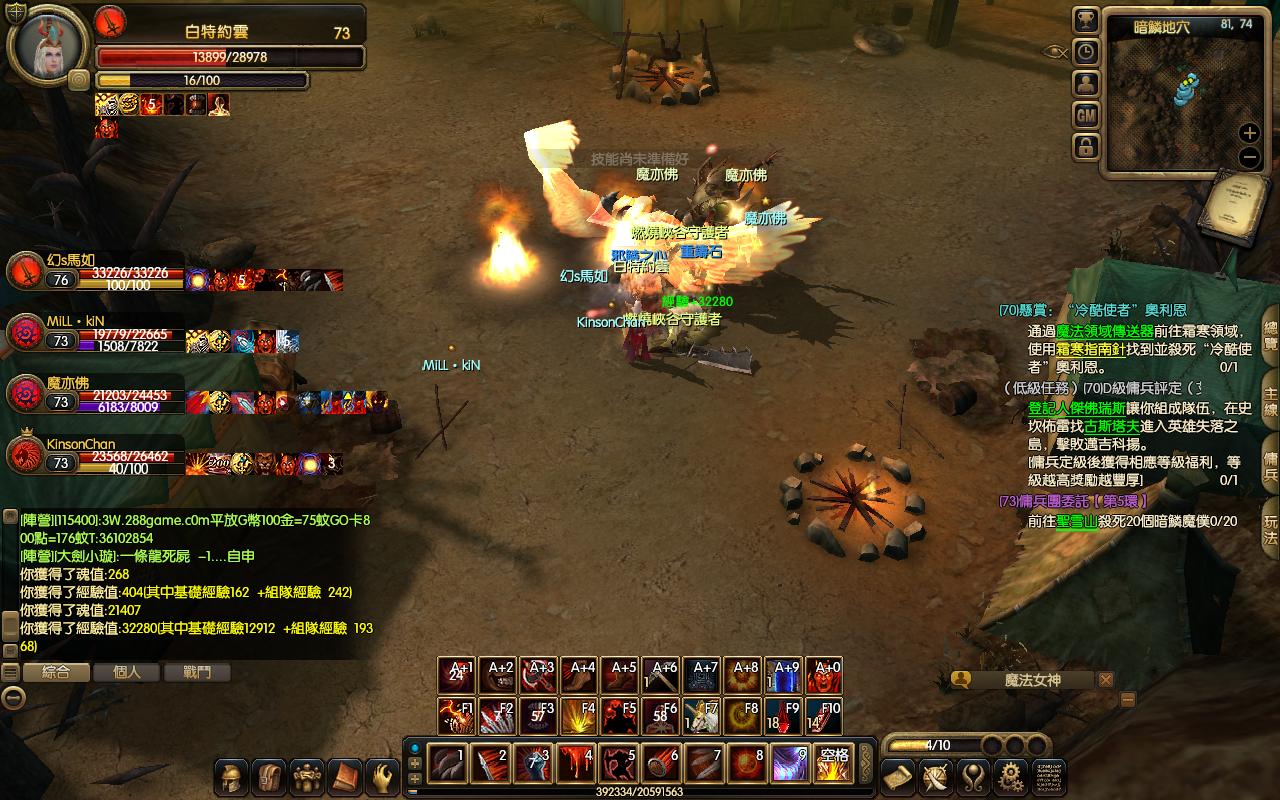Select party member KinsonChan's frame
The image size is (1280, 800).
[26, 455]
